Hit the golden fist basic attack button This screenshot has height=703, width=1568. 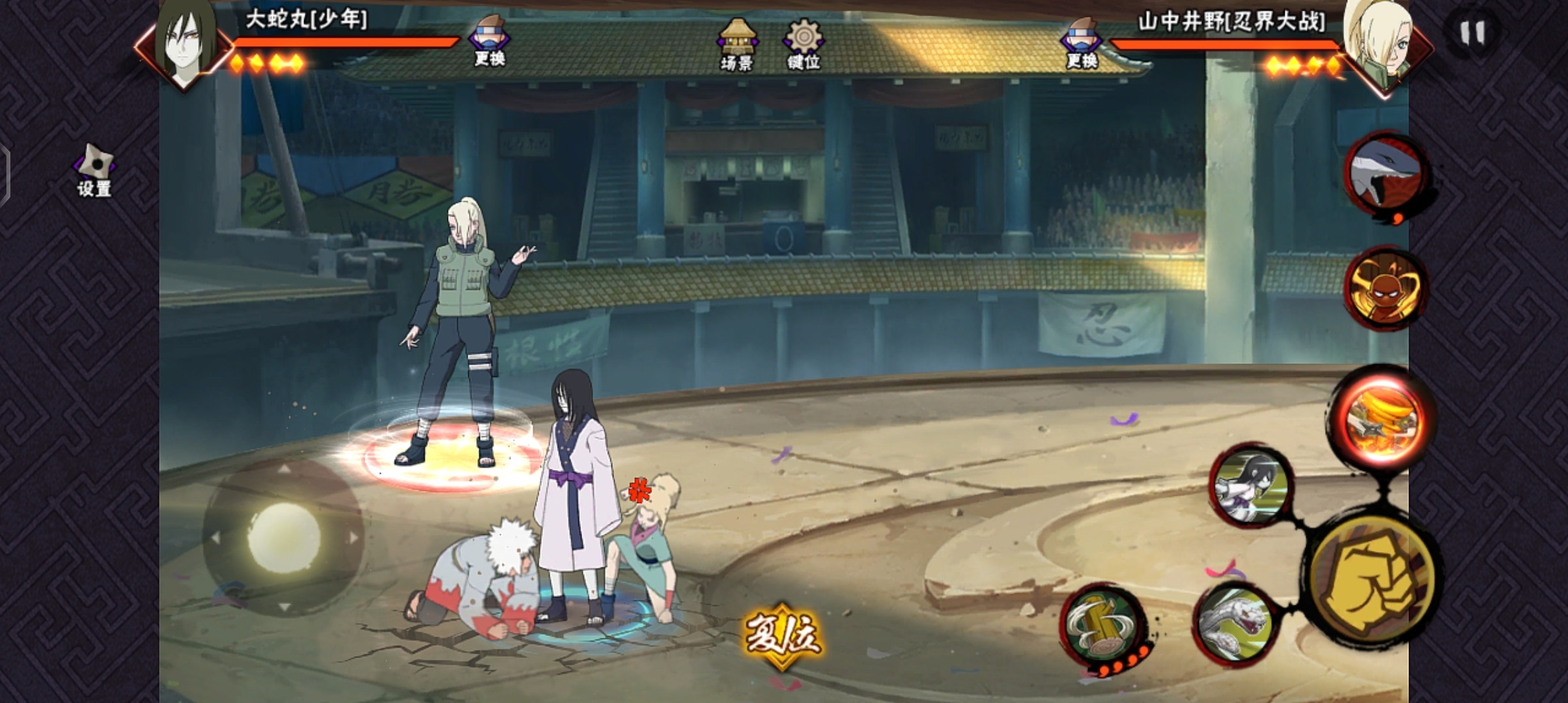click(1371, 579)
